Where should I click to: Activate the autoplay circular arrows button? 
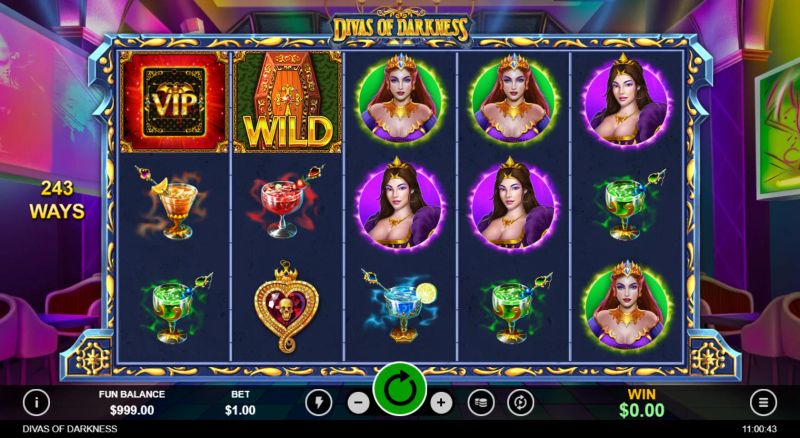(520, 402)
